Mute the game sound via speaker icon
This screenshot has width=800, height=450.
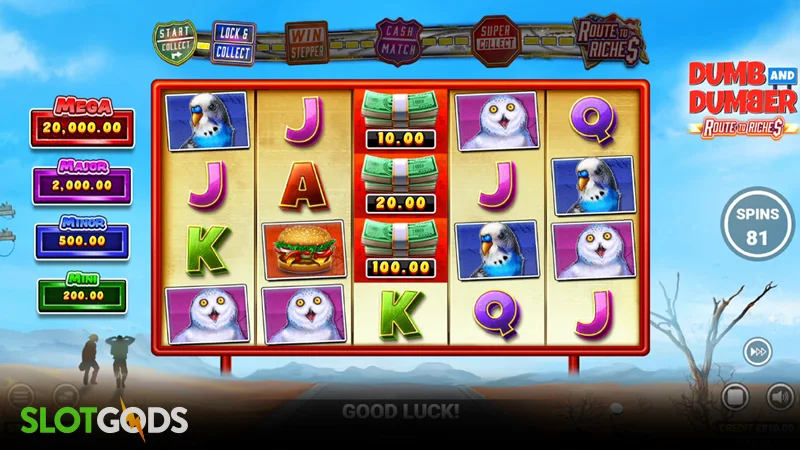coord(778,397)
